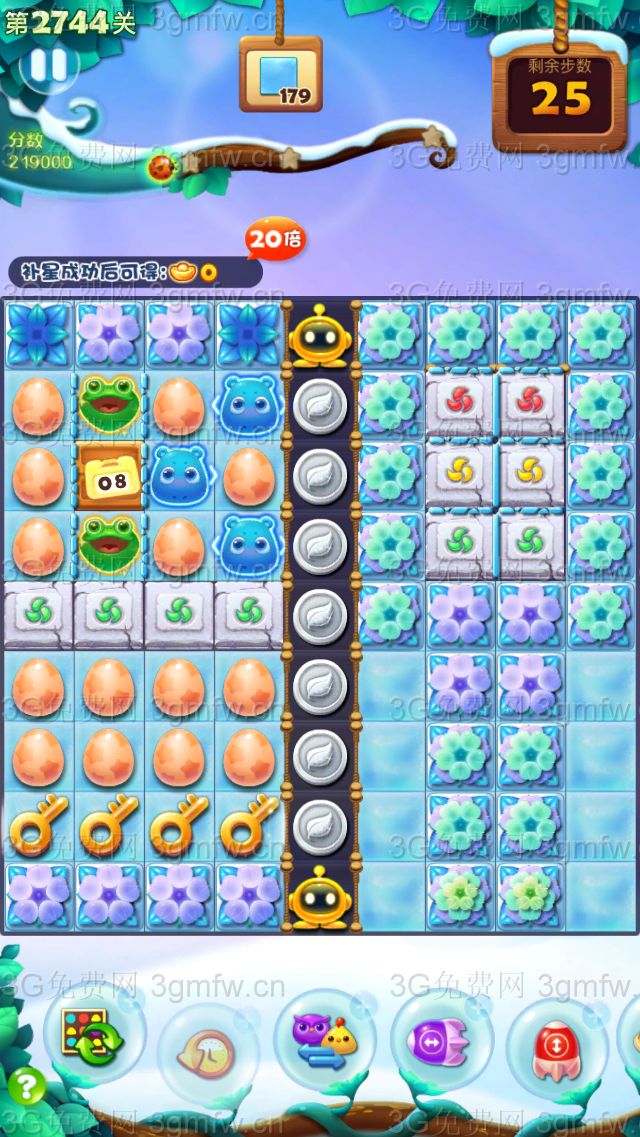Check the ice block goal counter 179
This screenshot has width=640, height=1137.
click(x=281, y=75)
